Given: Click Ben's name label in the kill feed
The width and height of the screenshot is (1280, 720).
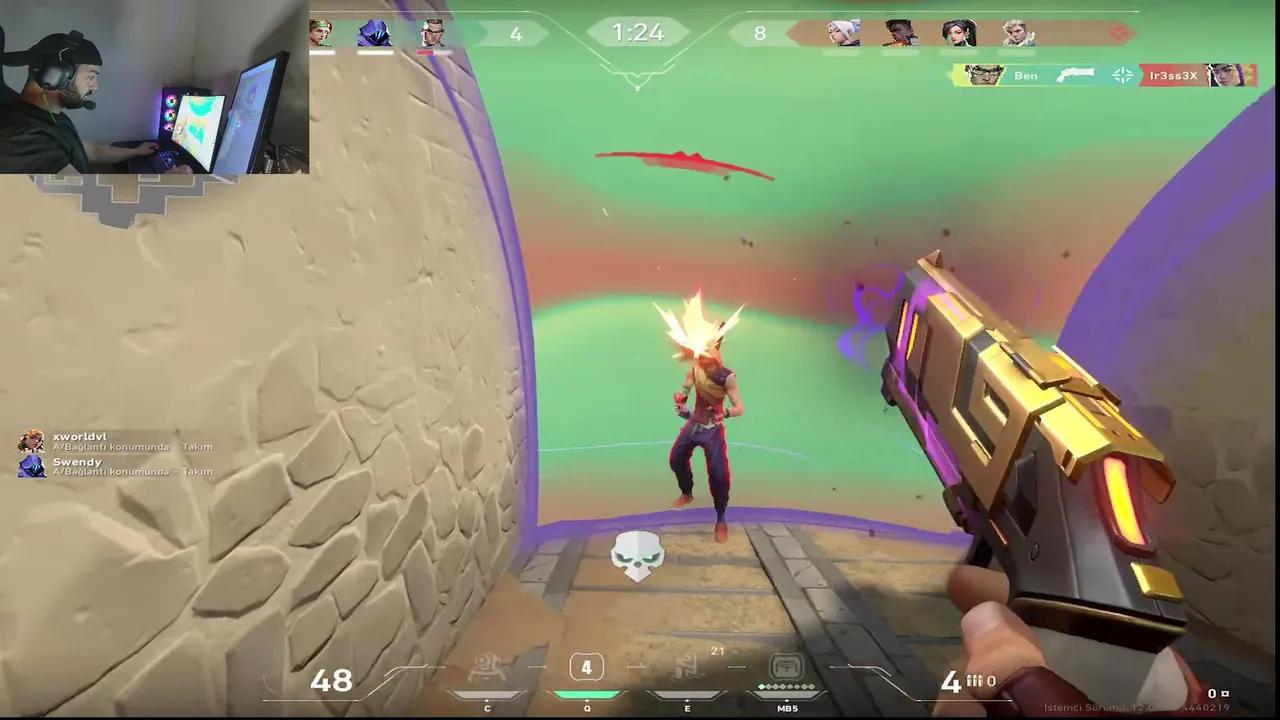Looking at the screenshot, I should pyautogui.click(x=1026, y=75).
